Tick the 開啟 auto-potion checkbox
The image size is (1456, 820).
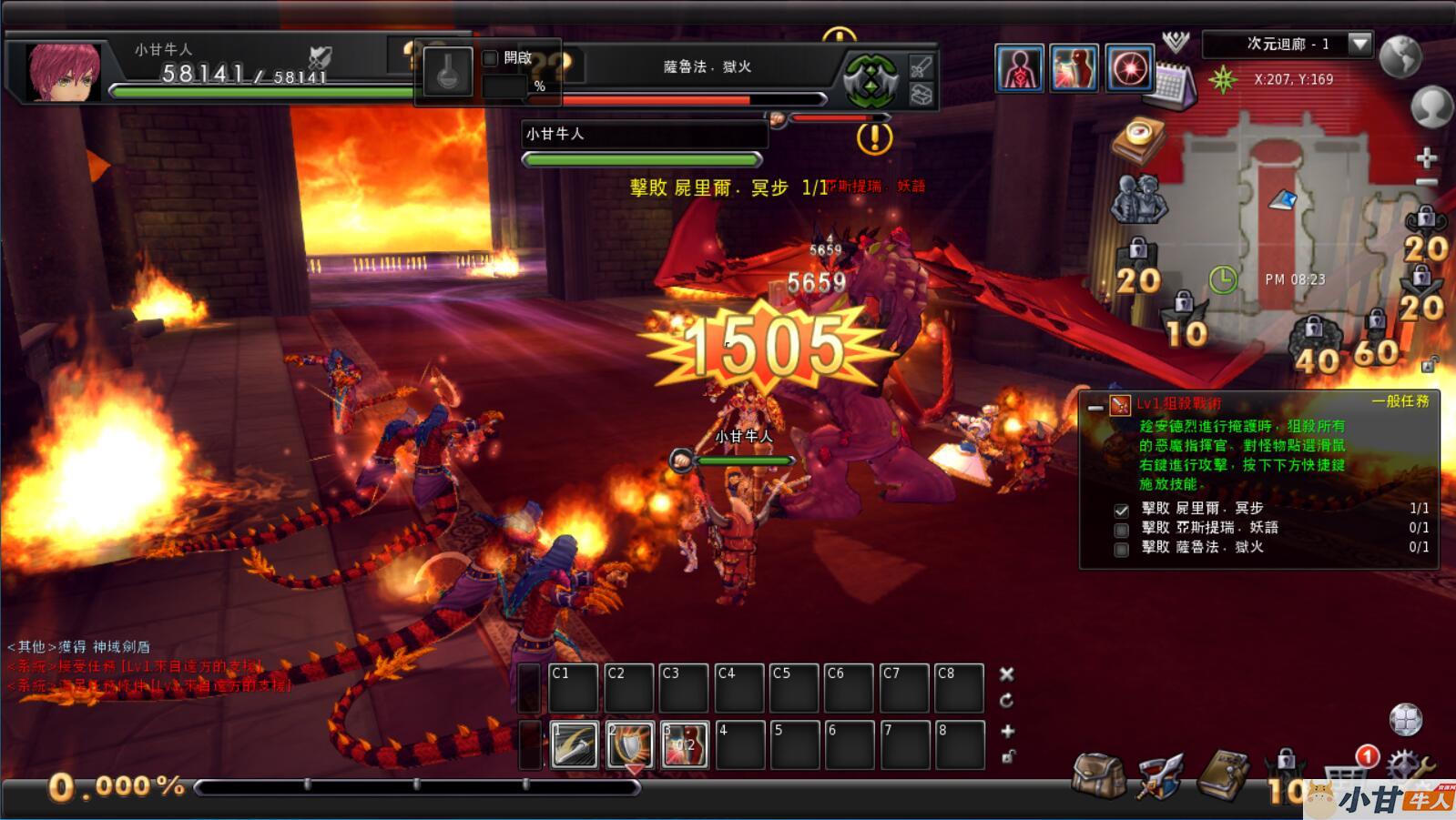pos(490,58)
